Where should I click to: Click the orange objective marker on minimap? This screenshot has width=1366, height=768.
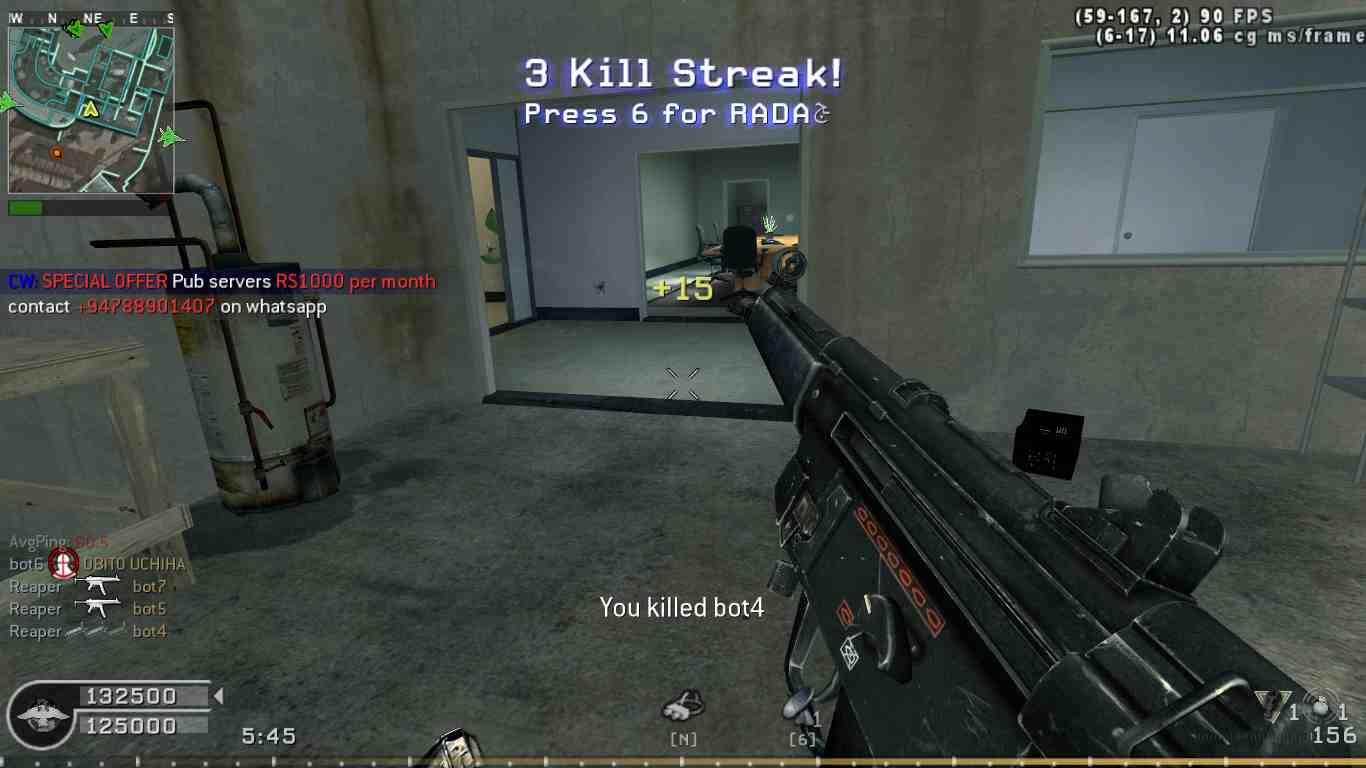pos(57,153)
